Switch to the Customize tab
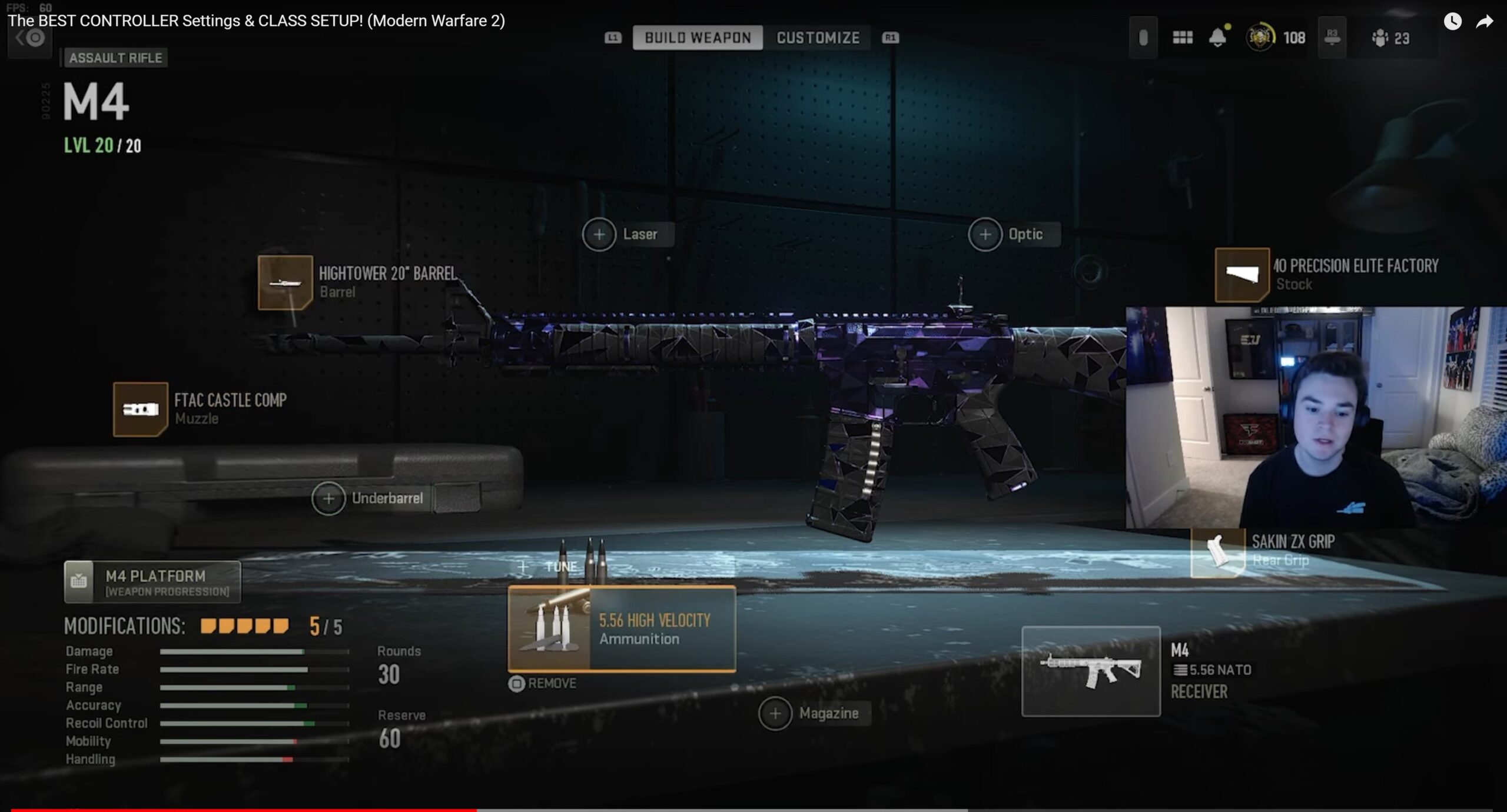This screenshot has width=1507, height=812. click(818, 38)
